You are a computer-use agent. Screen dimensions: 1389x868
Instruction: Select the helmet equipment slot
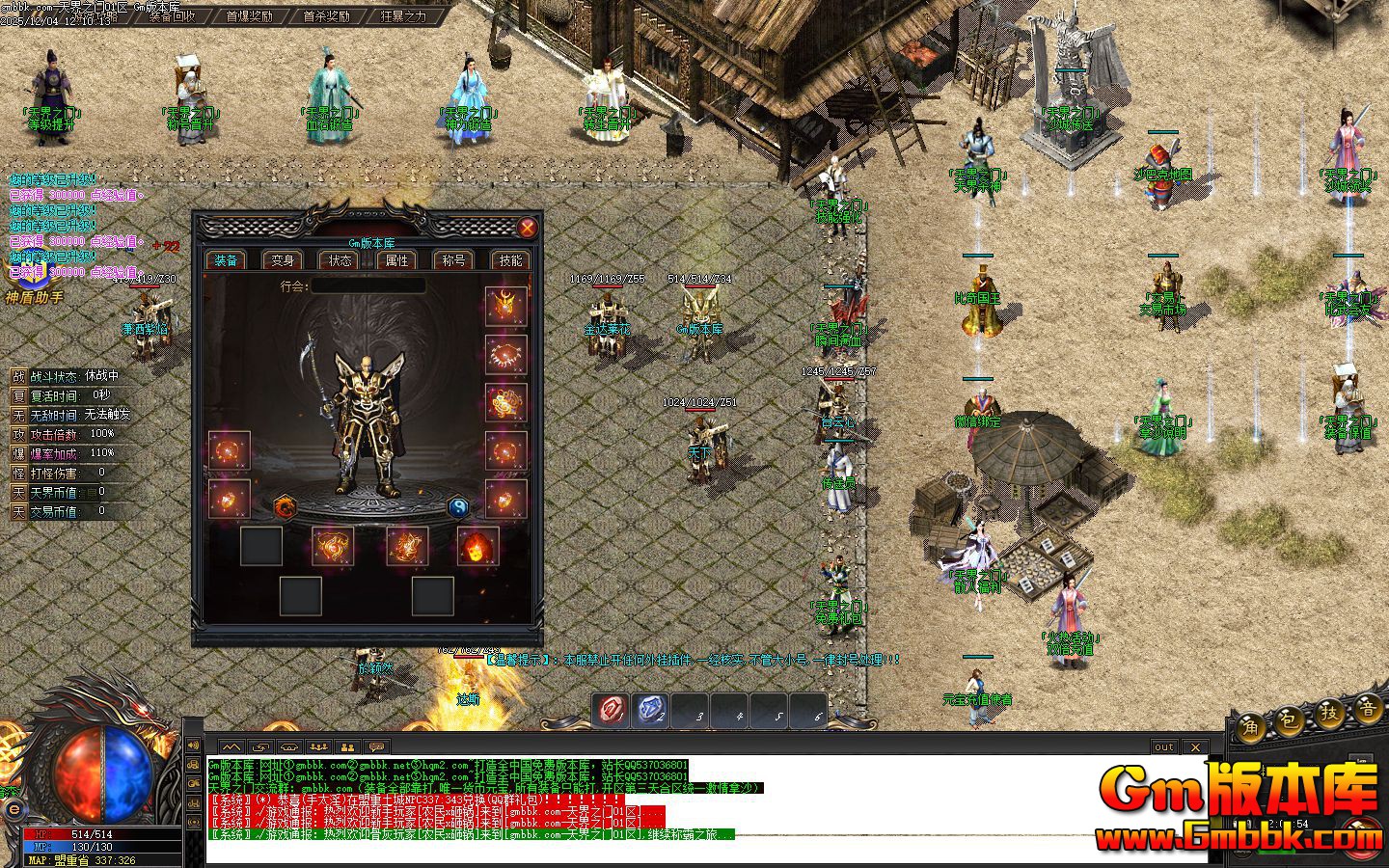pos(505,306)
